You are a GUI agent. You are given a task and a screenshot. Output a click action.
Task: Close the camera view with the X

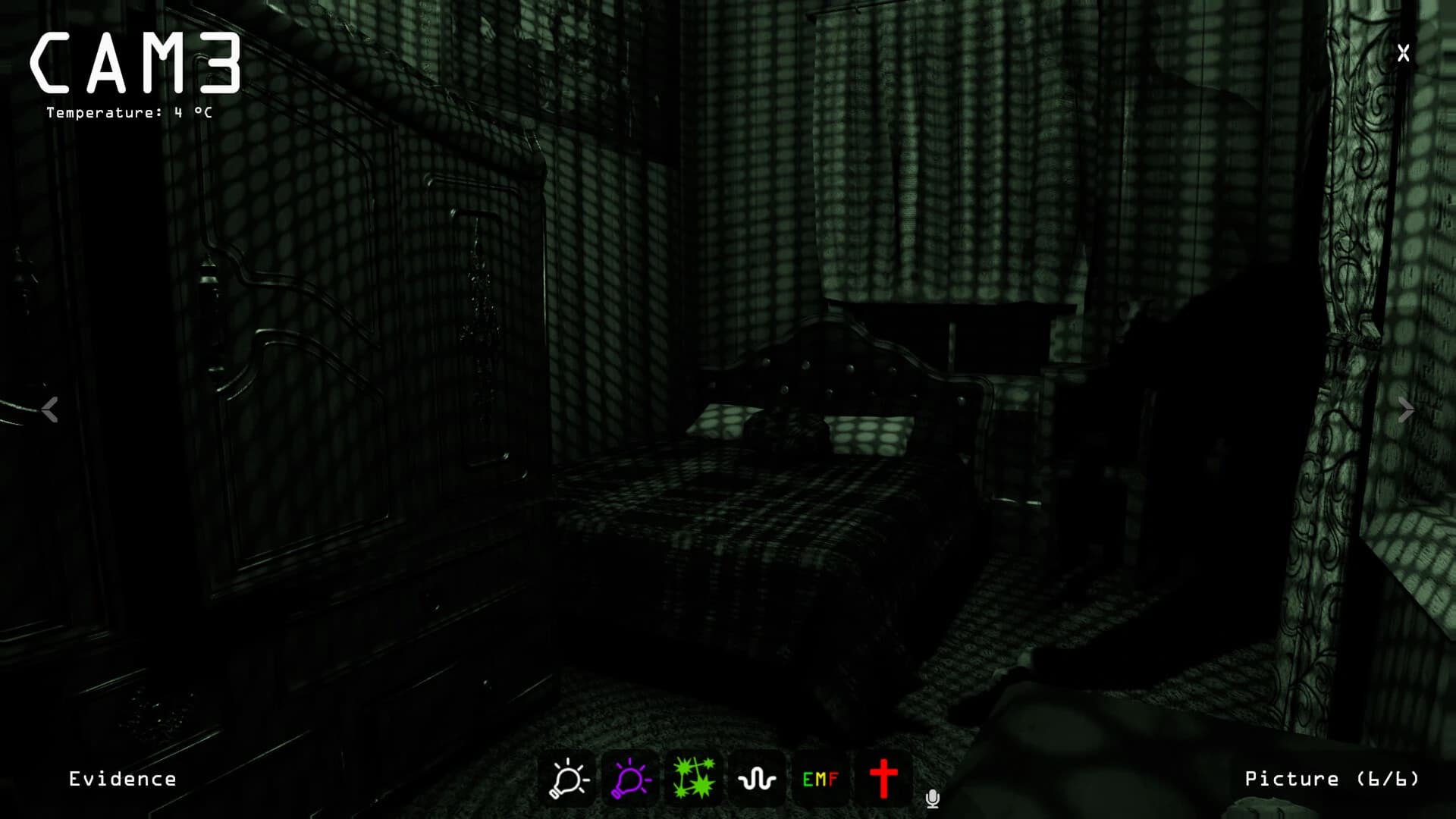click(x=1403, y=52)
